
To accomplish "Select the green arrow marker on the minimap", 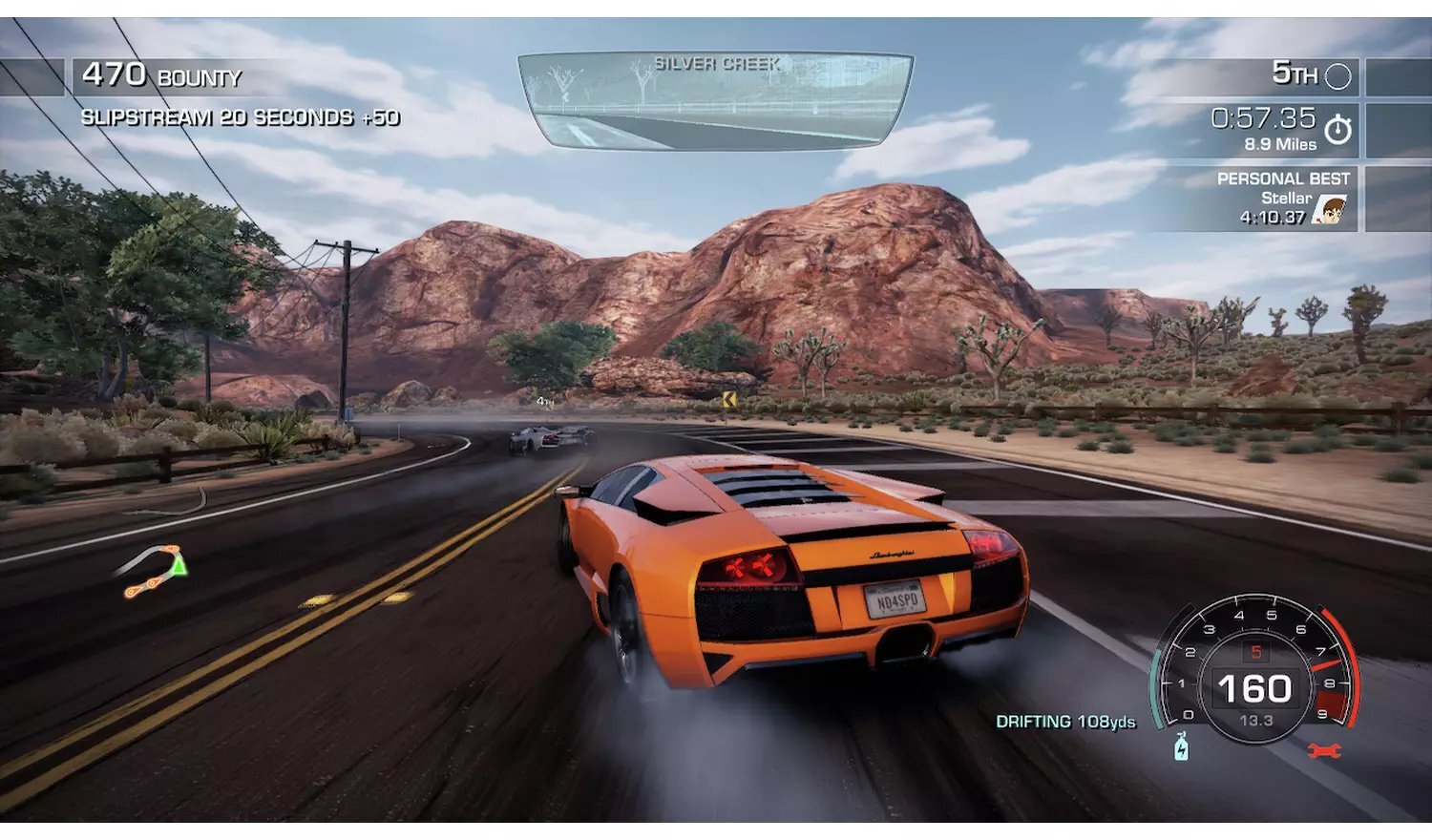I will 177,567.
